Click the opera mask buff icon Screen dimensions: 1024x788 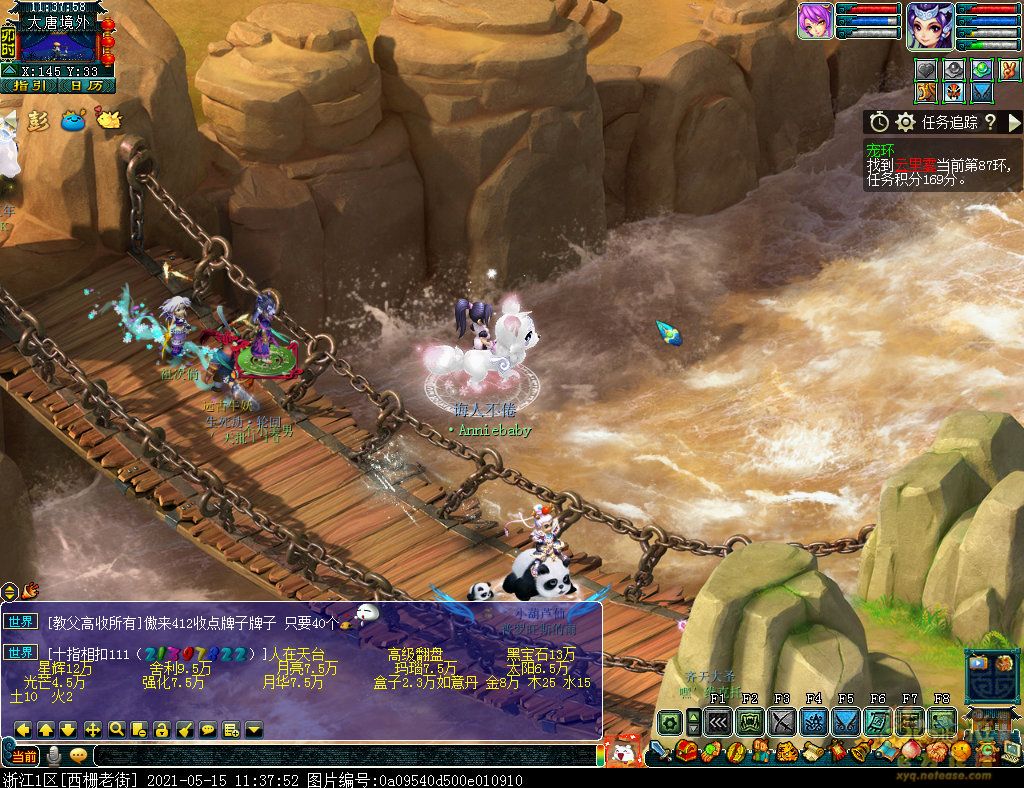click(954, 92)
